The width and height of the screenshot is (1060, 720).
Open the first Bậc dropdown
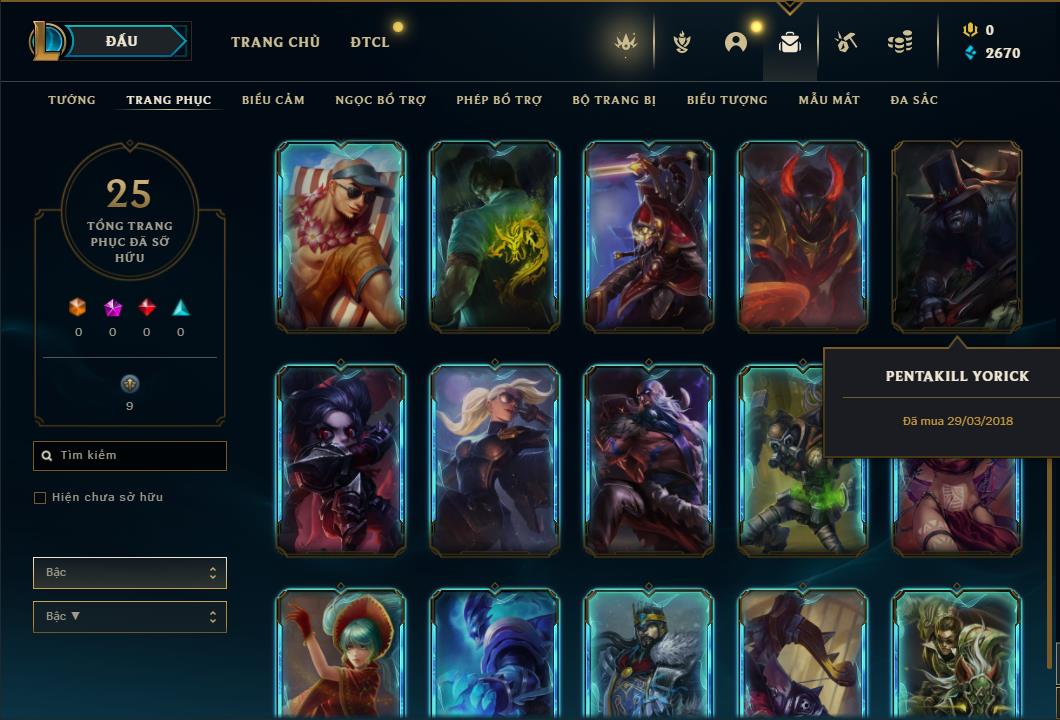130,573
